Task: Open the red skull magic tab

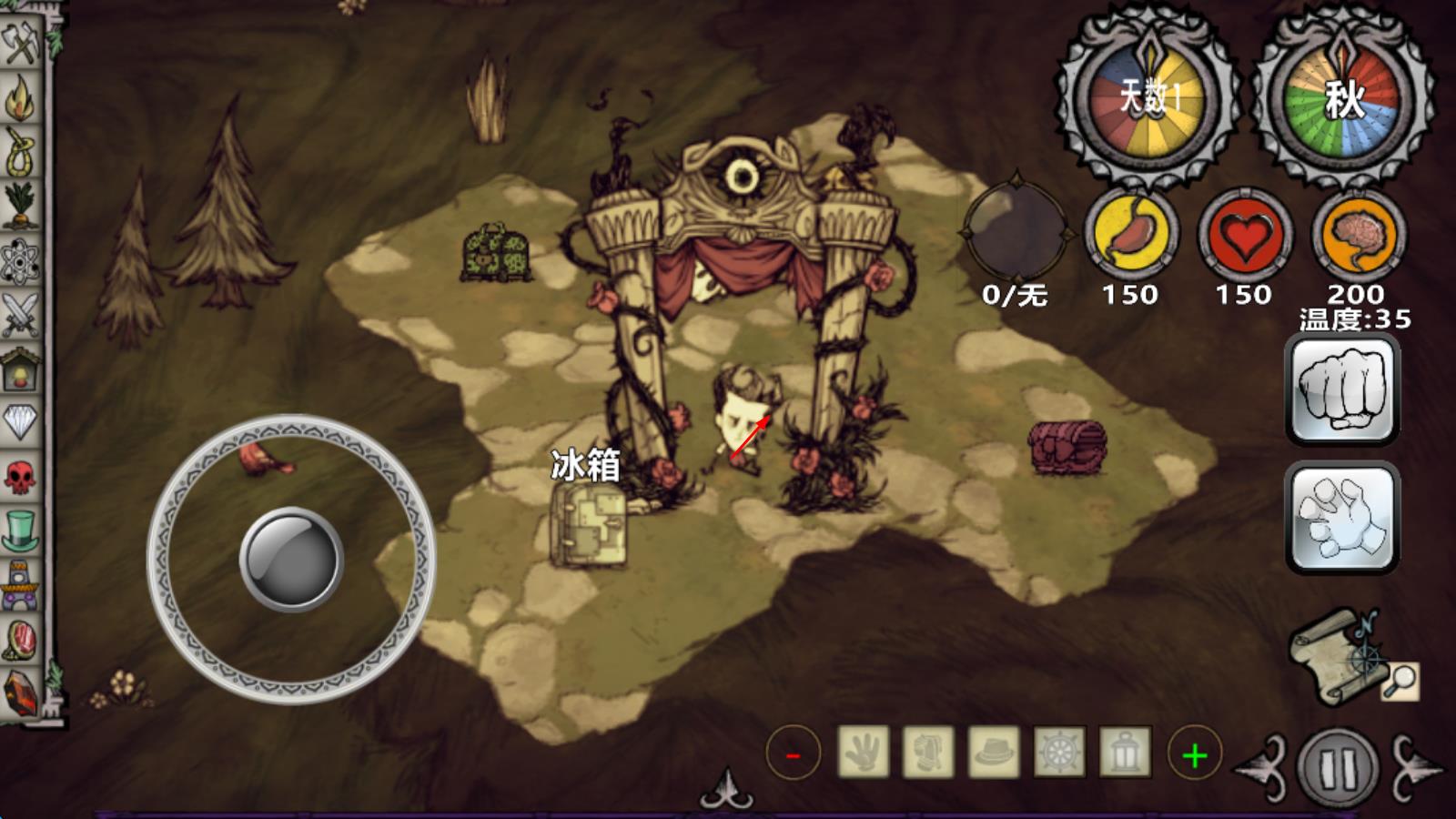Action: (x=20, y=476)
